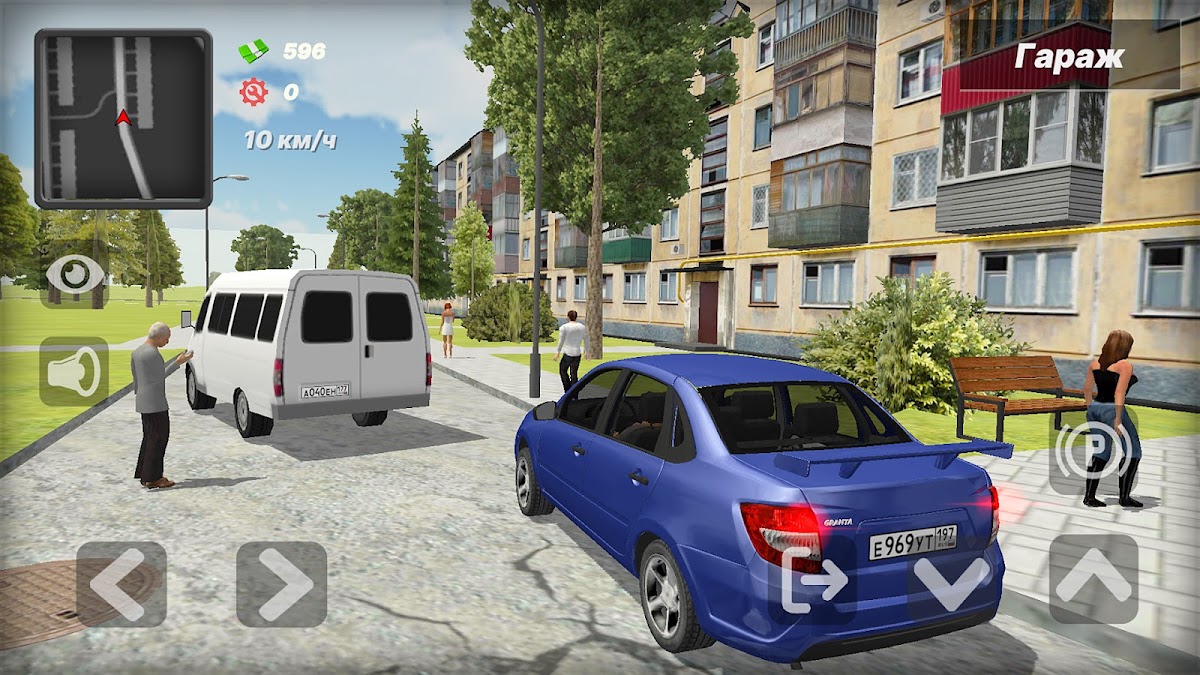Switch camera view with the eye icon
The height and width of the screenshot is (675, 1200).
(75, 273)
